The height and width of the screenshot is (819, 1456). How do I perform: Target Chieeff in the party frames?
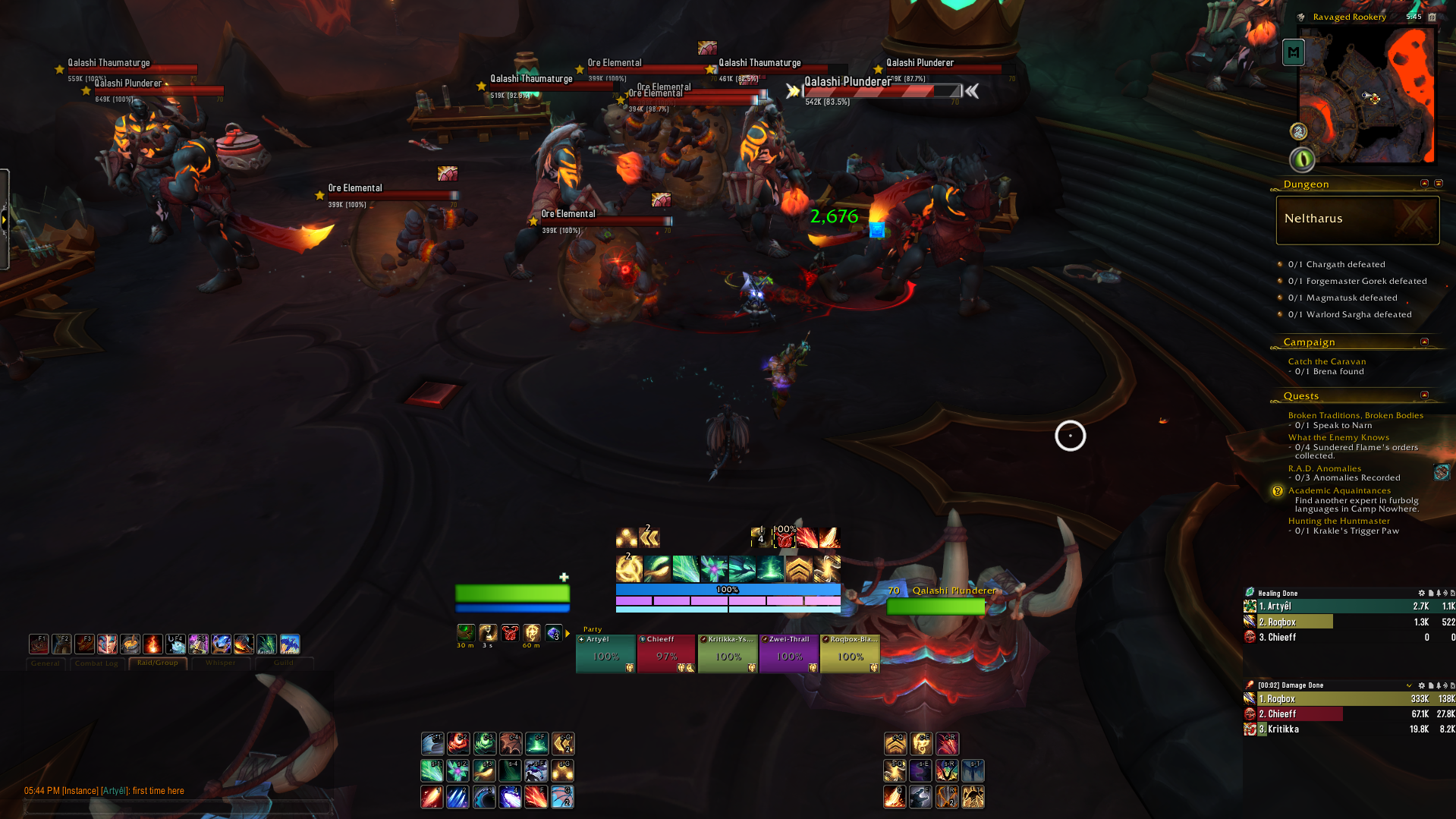tap(666, 654)
